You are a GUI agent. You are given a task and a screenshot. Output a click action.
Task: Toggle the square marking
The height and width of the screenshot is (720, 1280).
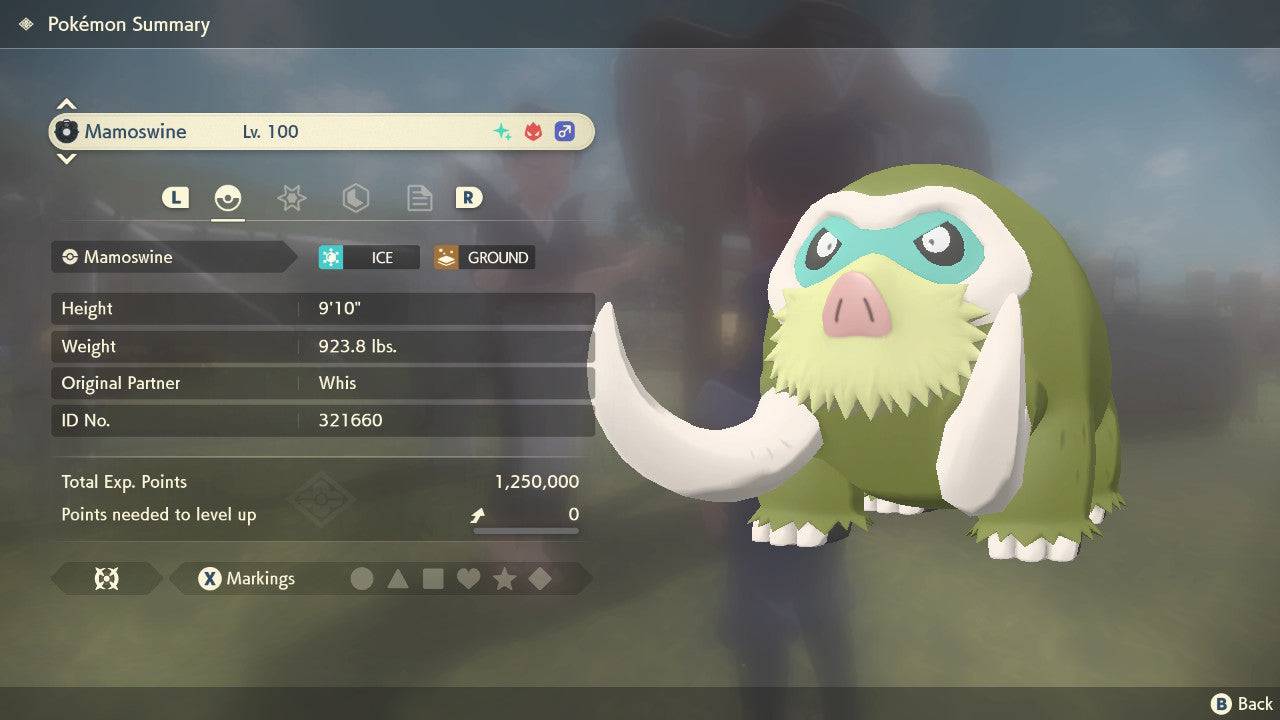[x=433, y=578]
